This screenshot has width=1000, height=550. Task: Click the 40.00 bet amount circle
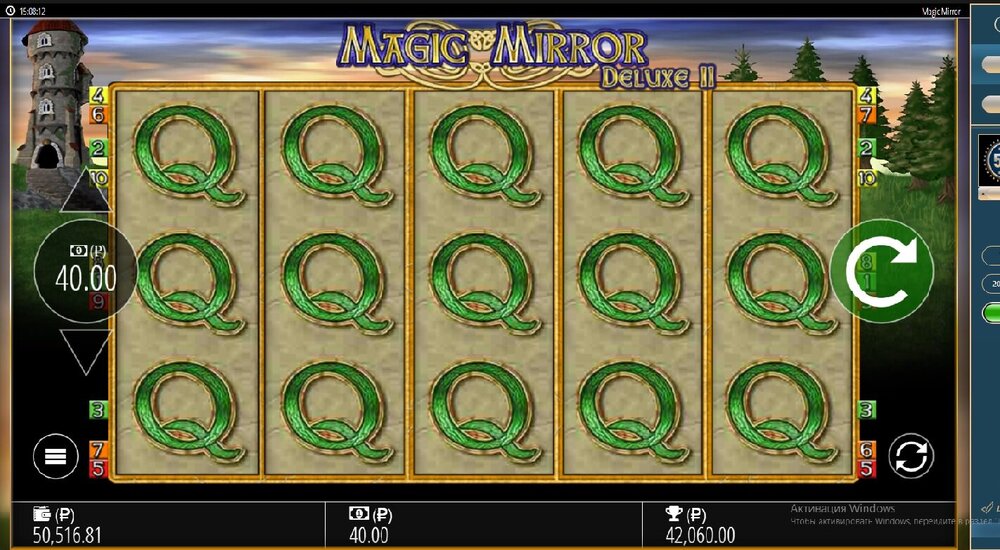coord(85,271)
